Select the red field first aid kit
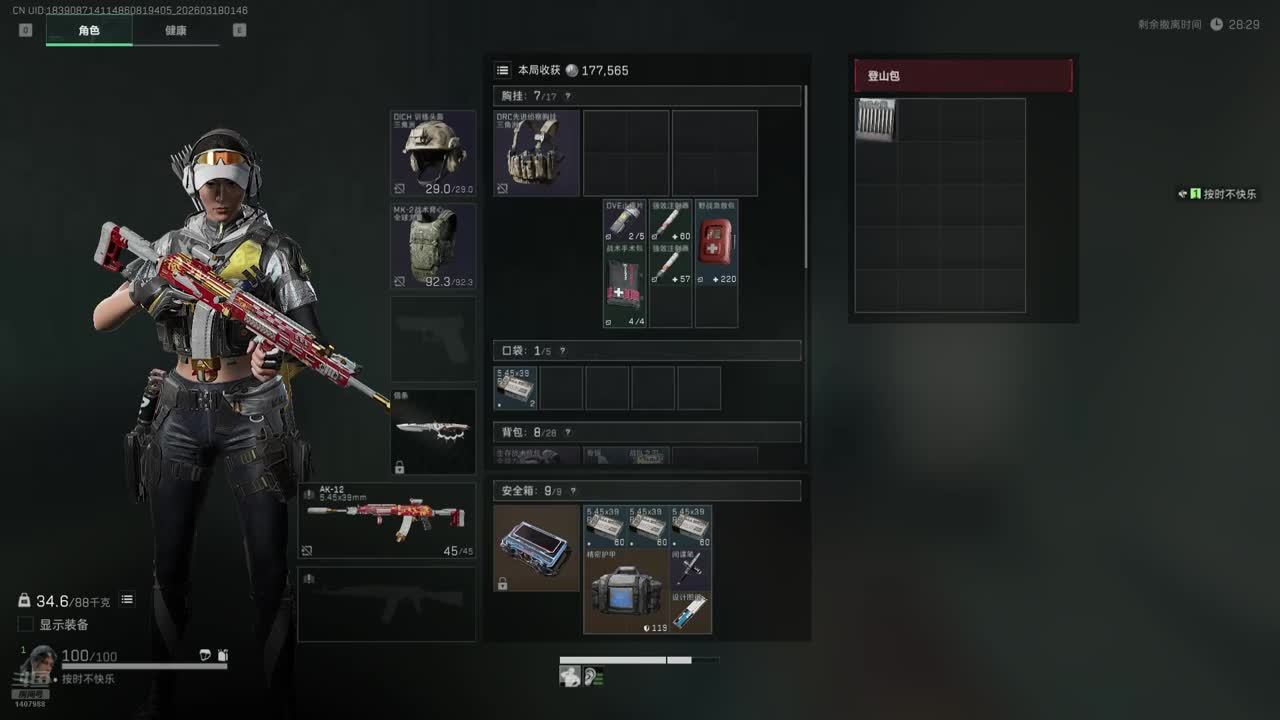 coord(716,242)
